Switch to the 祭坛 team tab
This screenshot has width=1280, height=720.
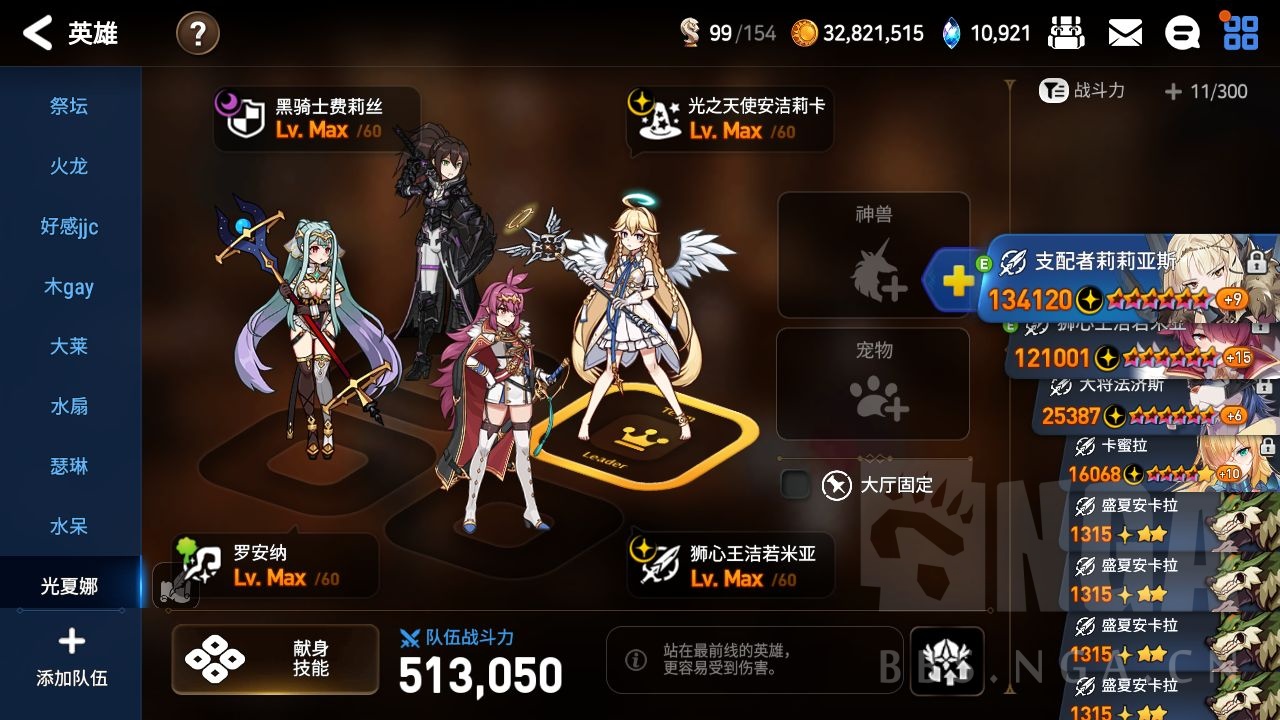(x=68, y=107)
